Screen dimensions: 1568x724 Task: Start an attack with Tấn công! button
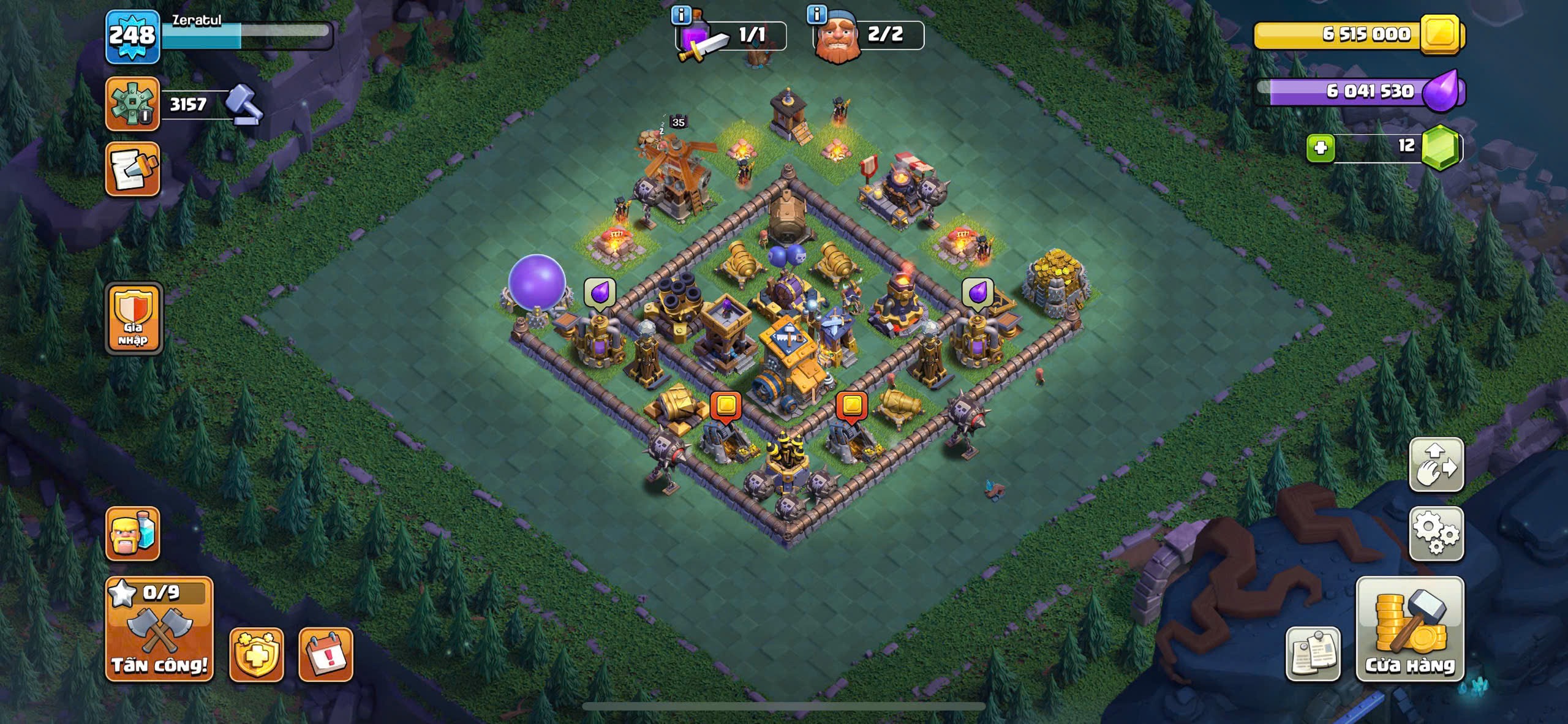159,629
